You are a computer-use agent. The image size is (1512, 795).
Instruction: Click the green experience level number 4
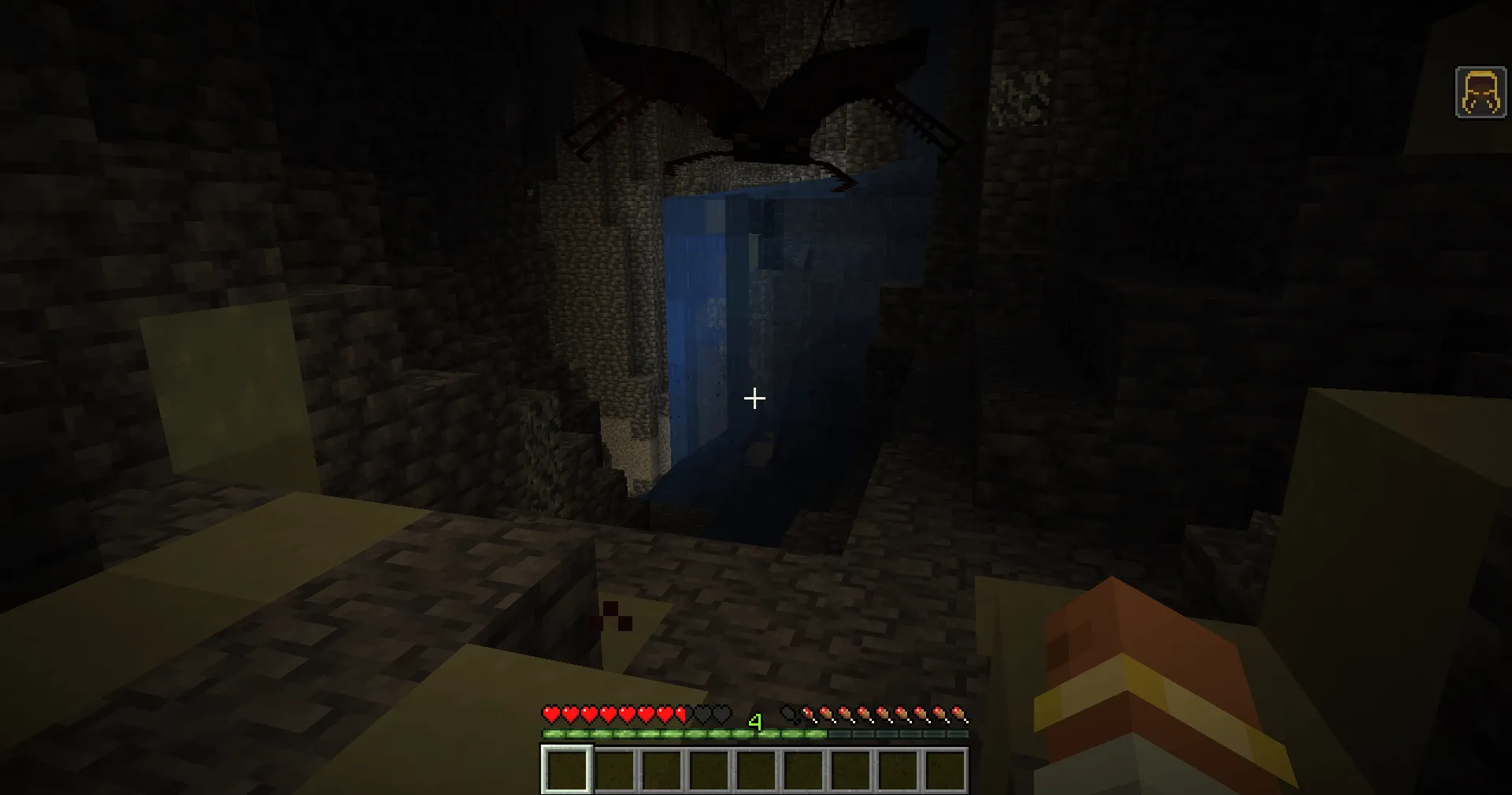point(755,723)
